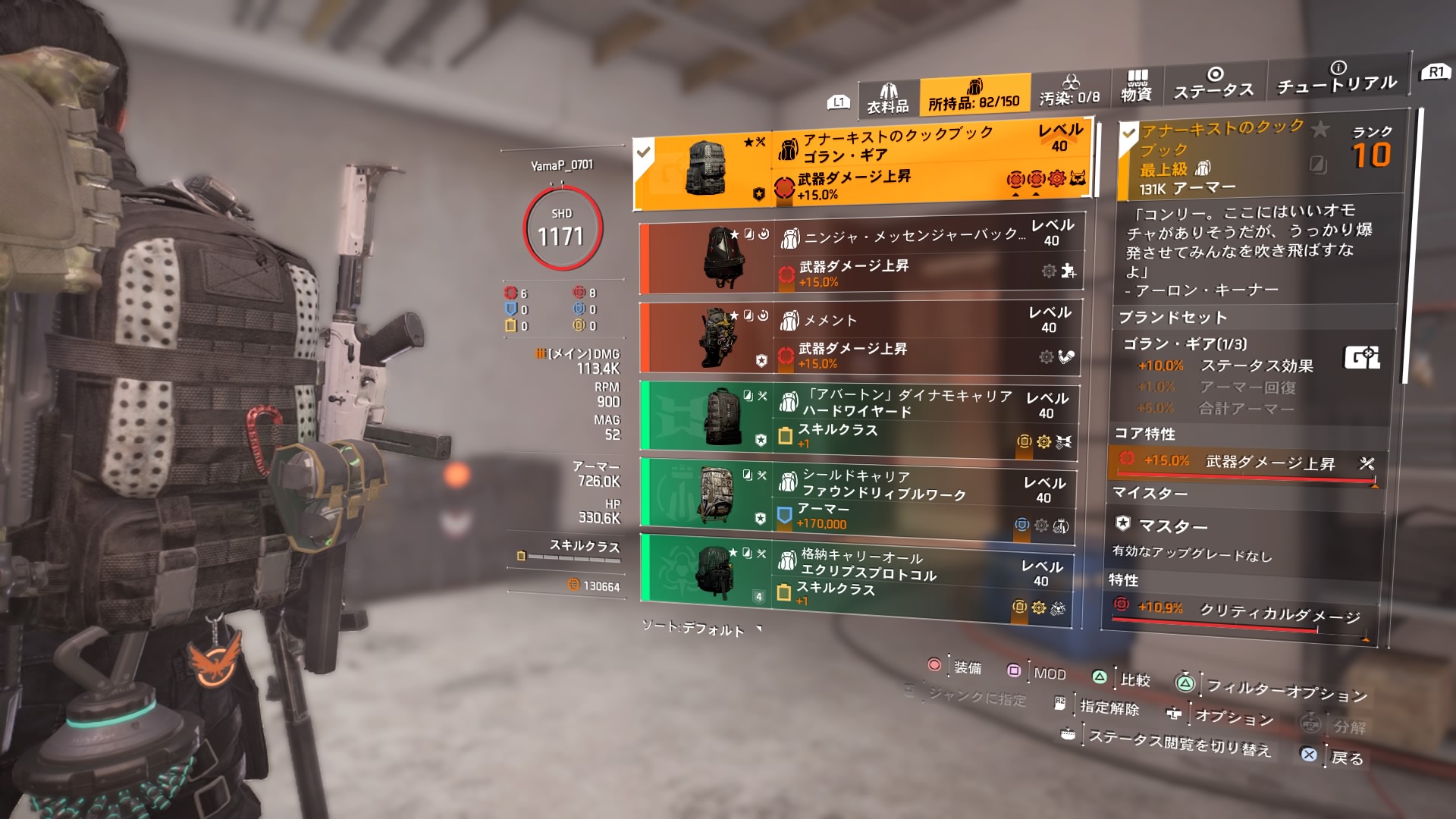Click the 物資 supplies icon

point(1137,79)
